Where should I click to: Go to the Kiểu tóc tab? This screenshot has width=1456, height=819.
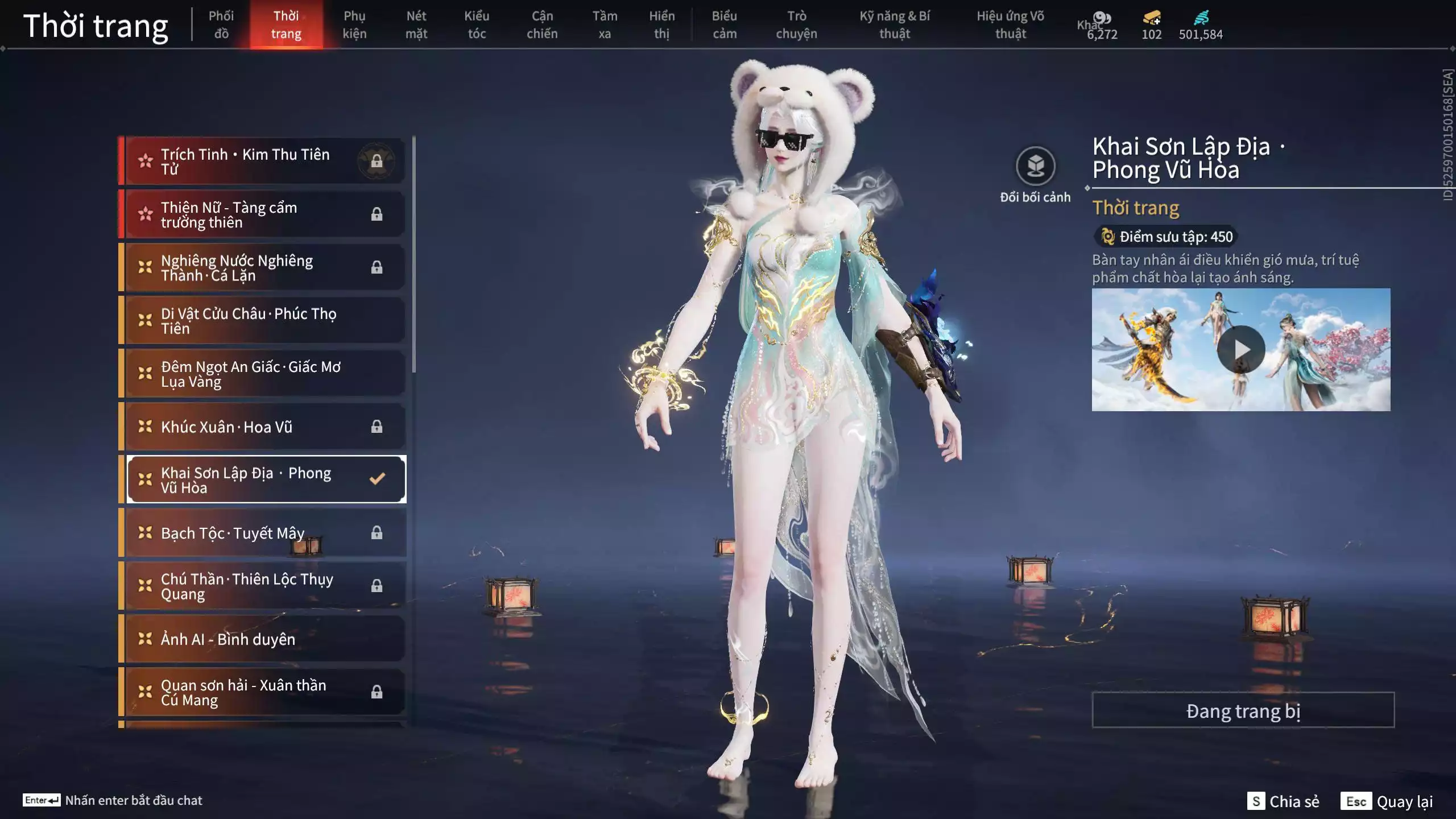pos(477,24)
